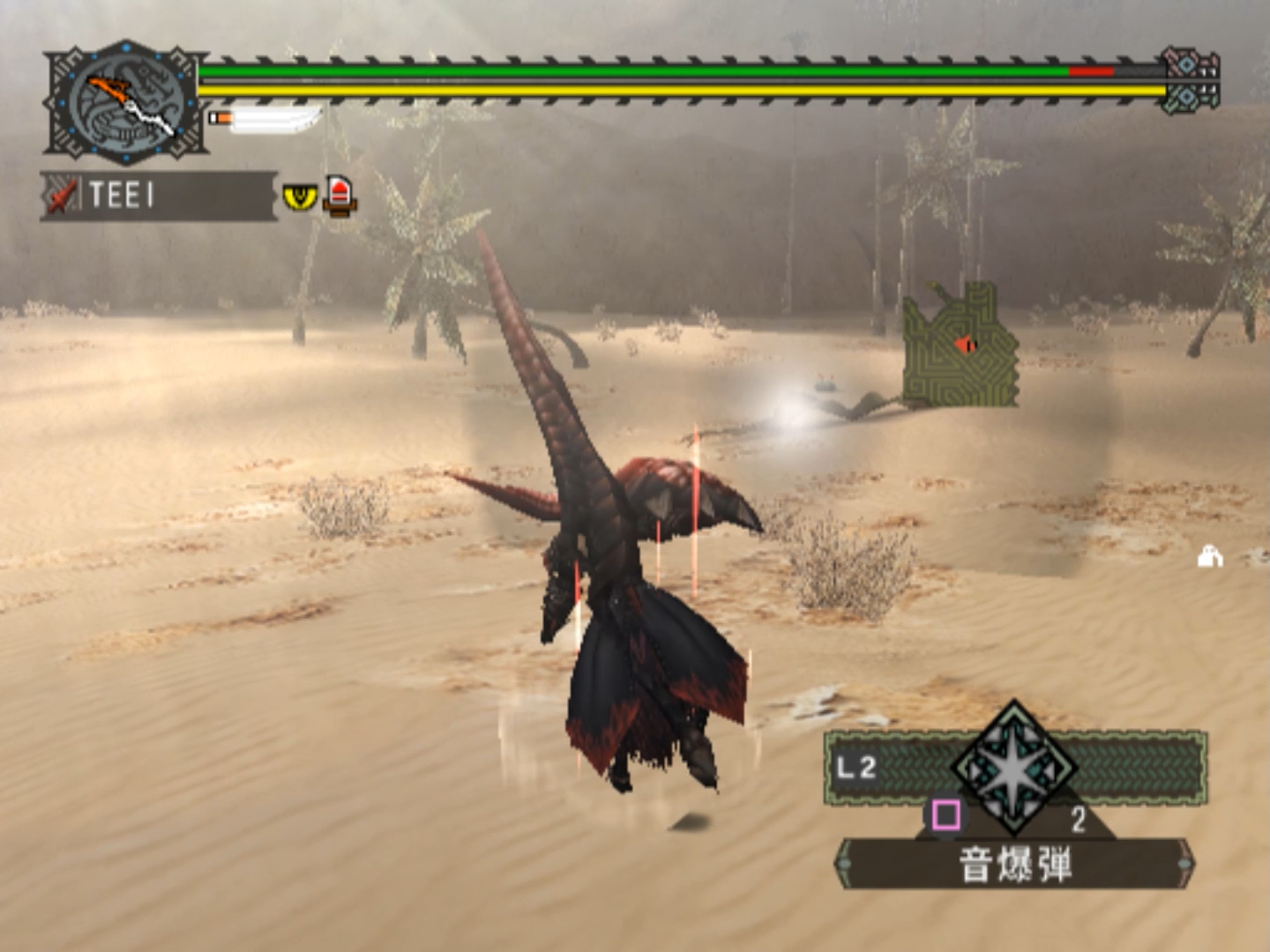Screen dimensions: 1270x952
Task: Click the TEE I player name plate
Action: click(159, 195)
